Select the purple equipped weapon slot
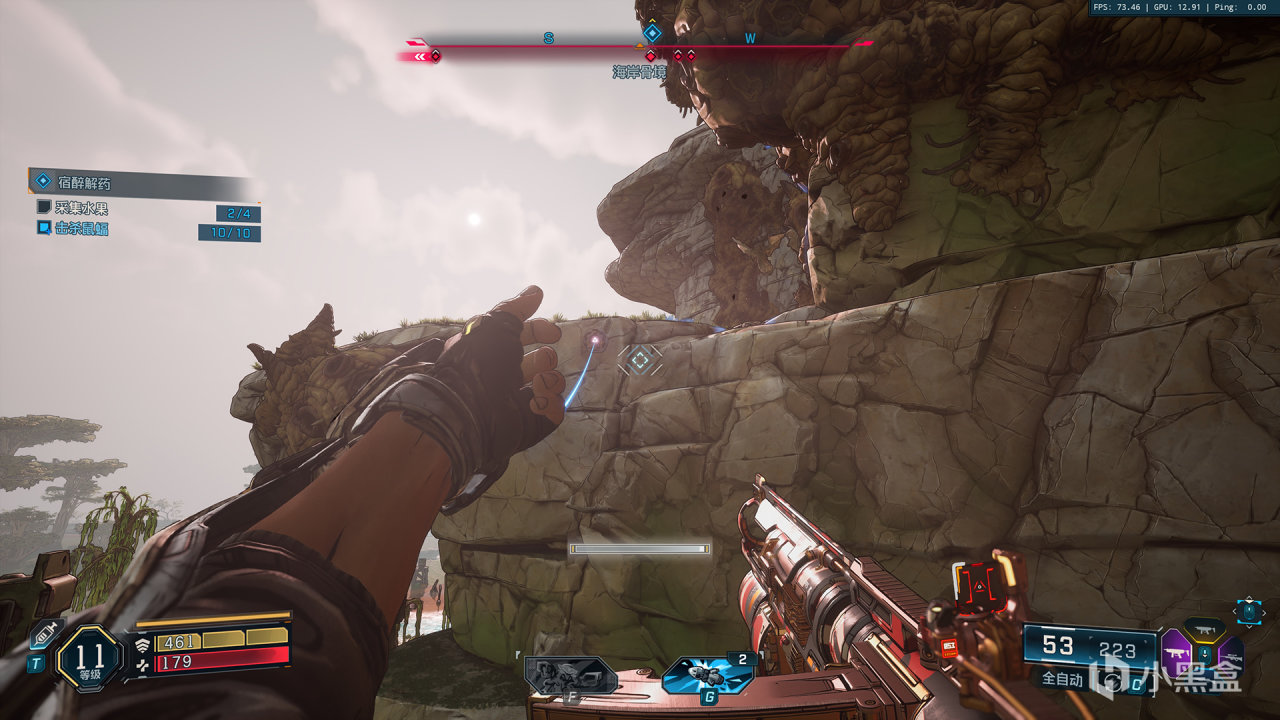1280x720 pixels. point(1174,651)
